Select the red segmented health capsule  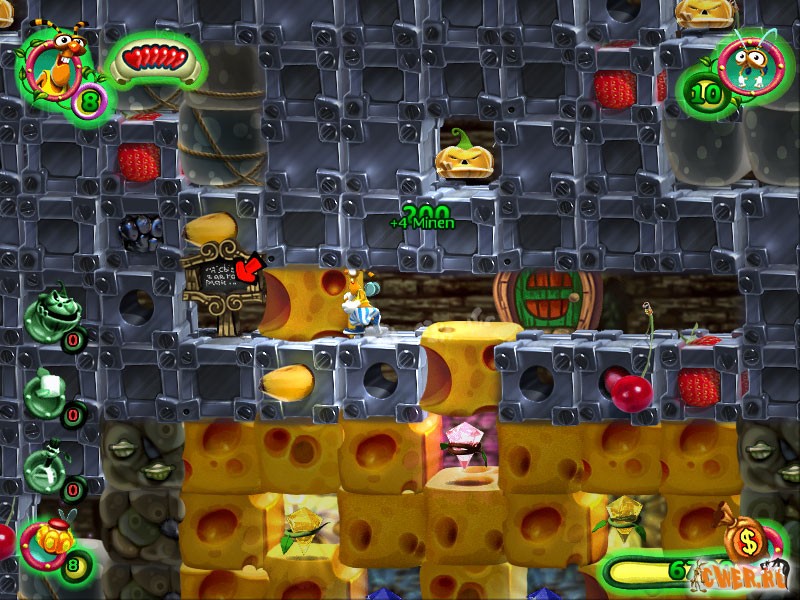pyautogui.click(x=156, y=61)
